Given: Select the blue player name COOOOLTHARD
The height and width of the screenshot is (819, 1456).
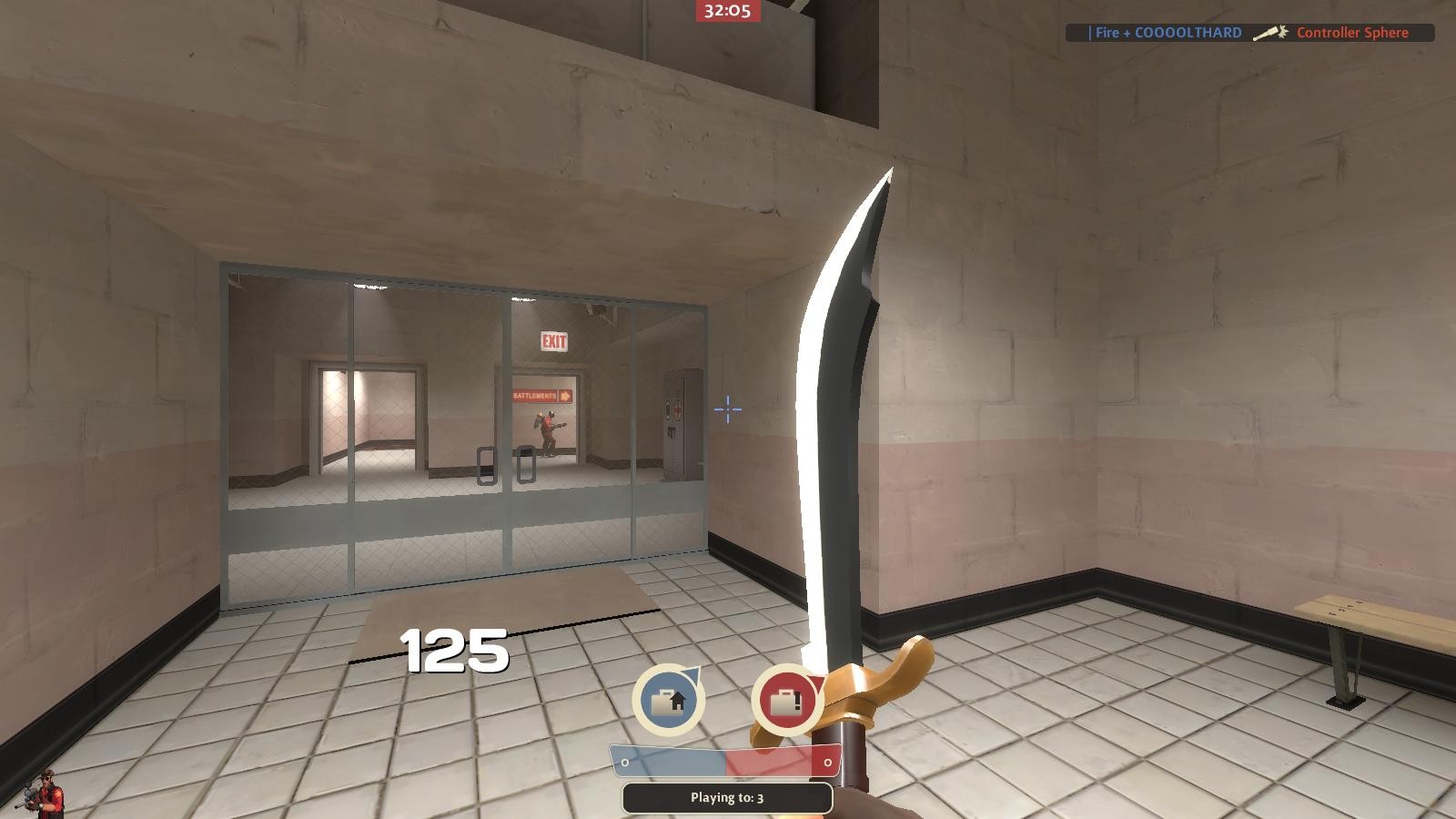Looking at the screenshot, I should coord(1162,32).
